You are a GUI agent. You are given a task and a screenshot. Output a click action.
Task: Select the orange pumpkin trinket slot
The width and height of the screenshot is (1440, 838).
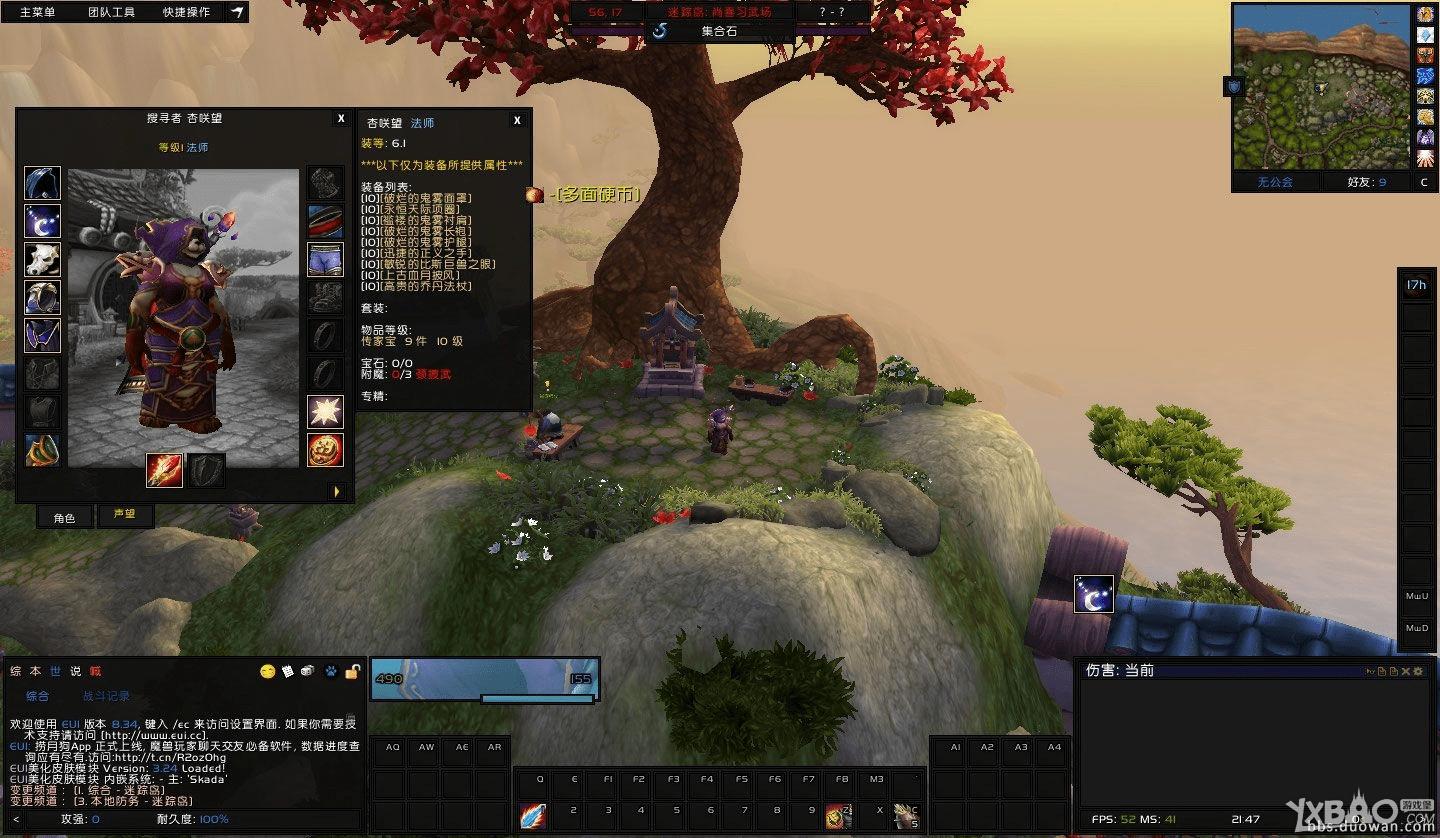point(325,449)
